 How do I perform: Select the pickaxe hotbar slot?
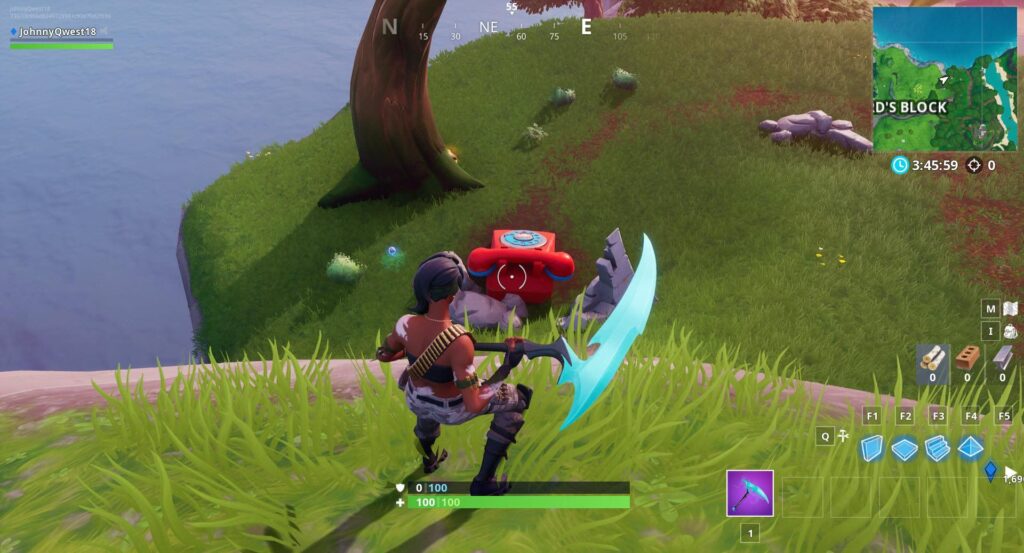click(x=750, y=493)
